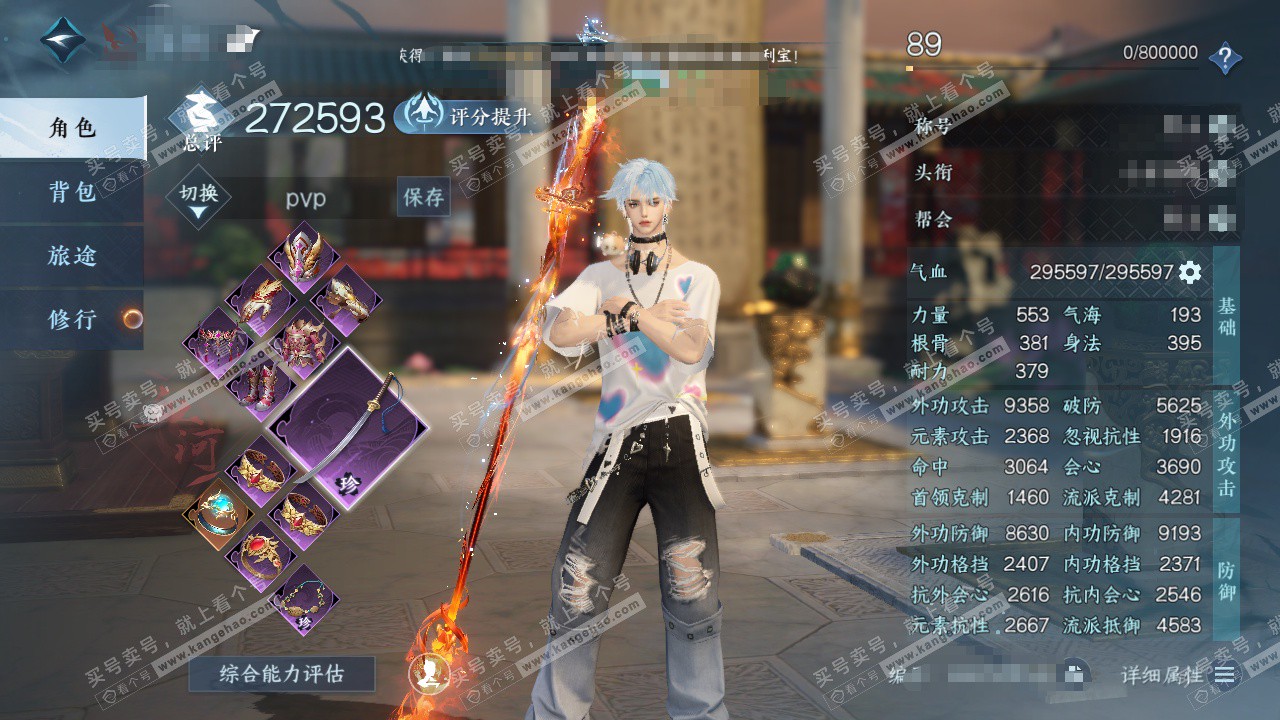1280x720 pixels.
Task: Pick the blue gem ring slot
Action: tap(217, 512)
